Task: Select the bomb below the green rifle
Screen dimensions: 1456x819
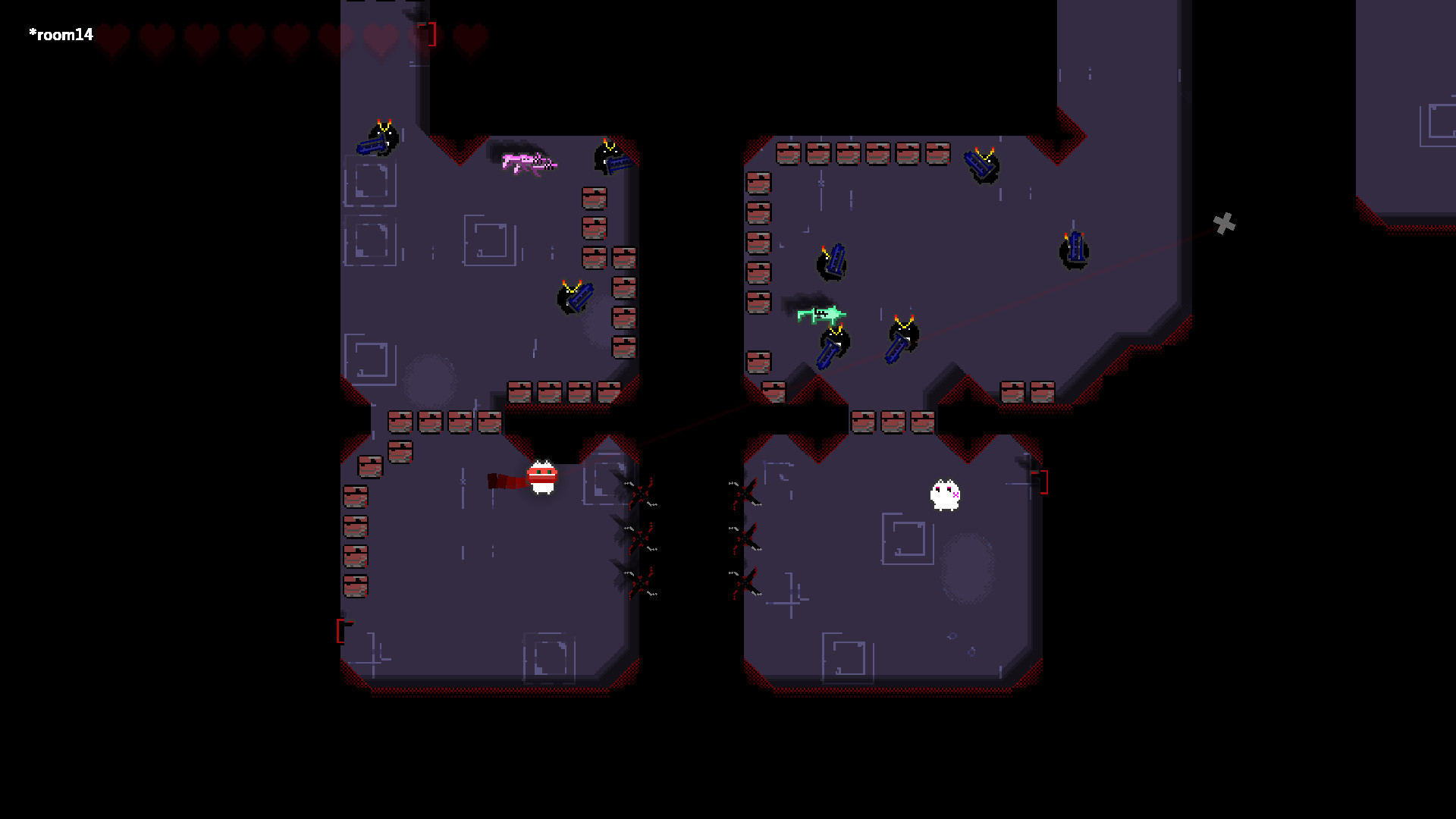Action: tap(836, 340)
